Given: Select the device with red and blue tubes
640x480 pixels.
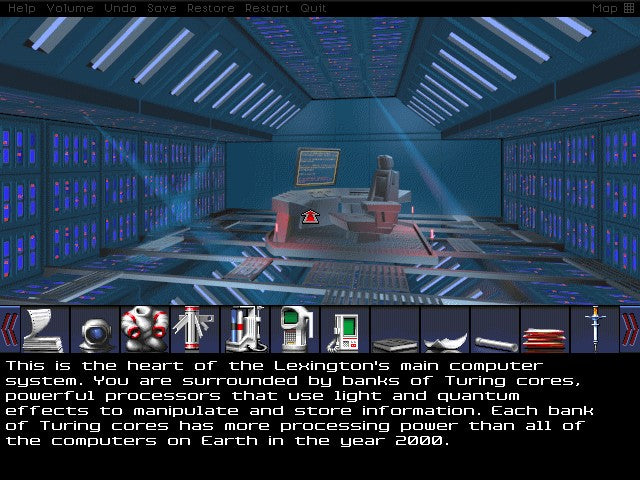Looking at the screenshot, I should click(245, 329).
